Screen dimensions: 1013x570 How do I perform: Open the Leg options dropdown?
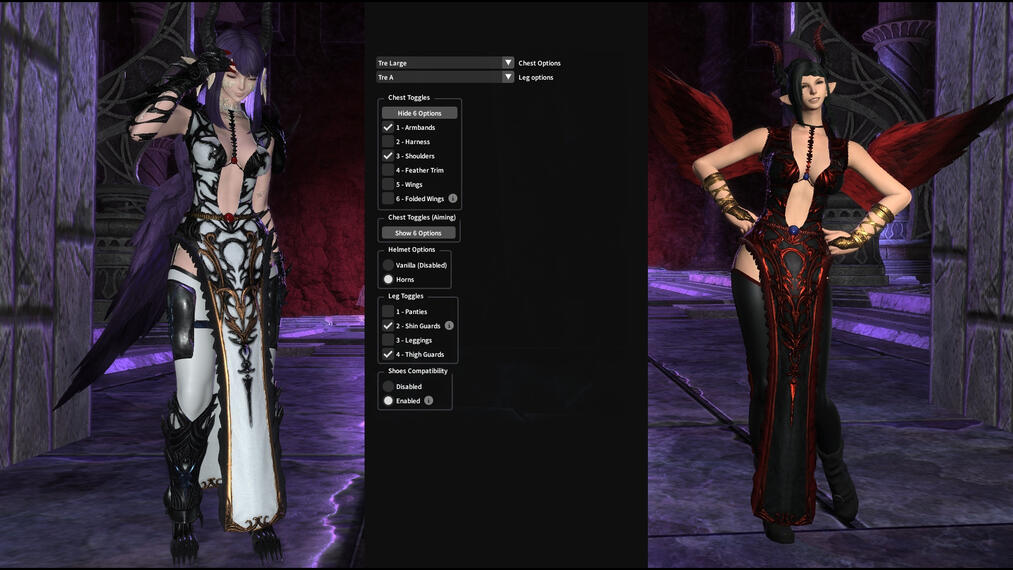click(445, 77)
